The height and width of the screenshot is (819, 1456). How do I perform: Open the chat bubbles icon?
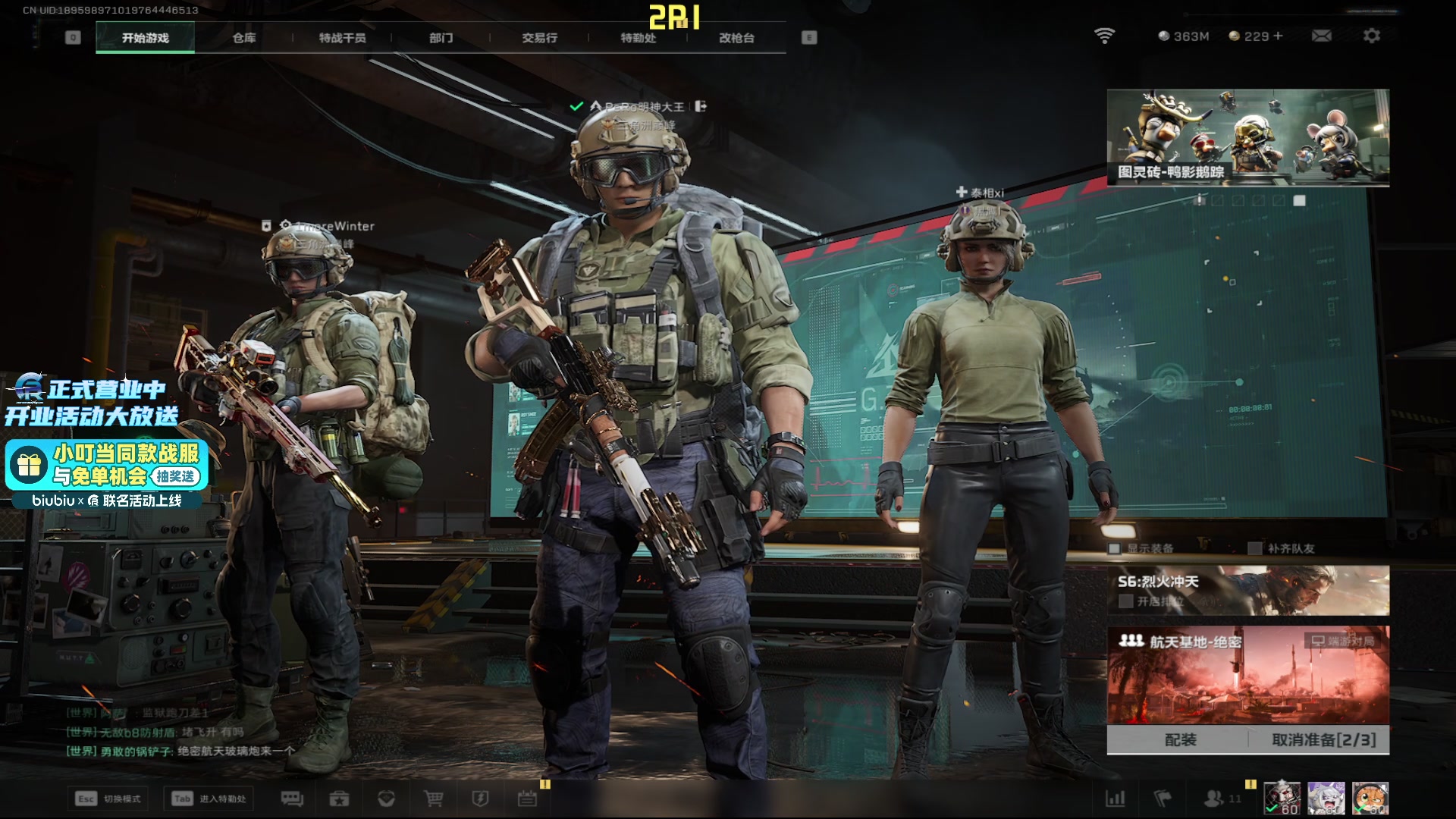tap(292, 799)
